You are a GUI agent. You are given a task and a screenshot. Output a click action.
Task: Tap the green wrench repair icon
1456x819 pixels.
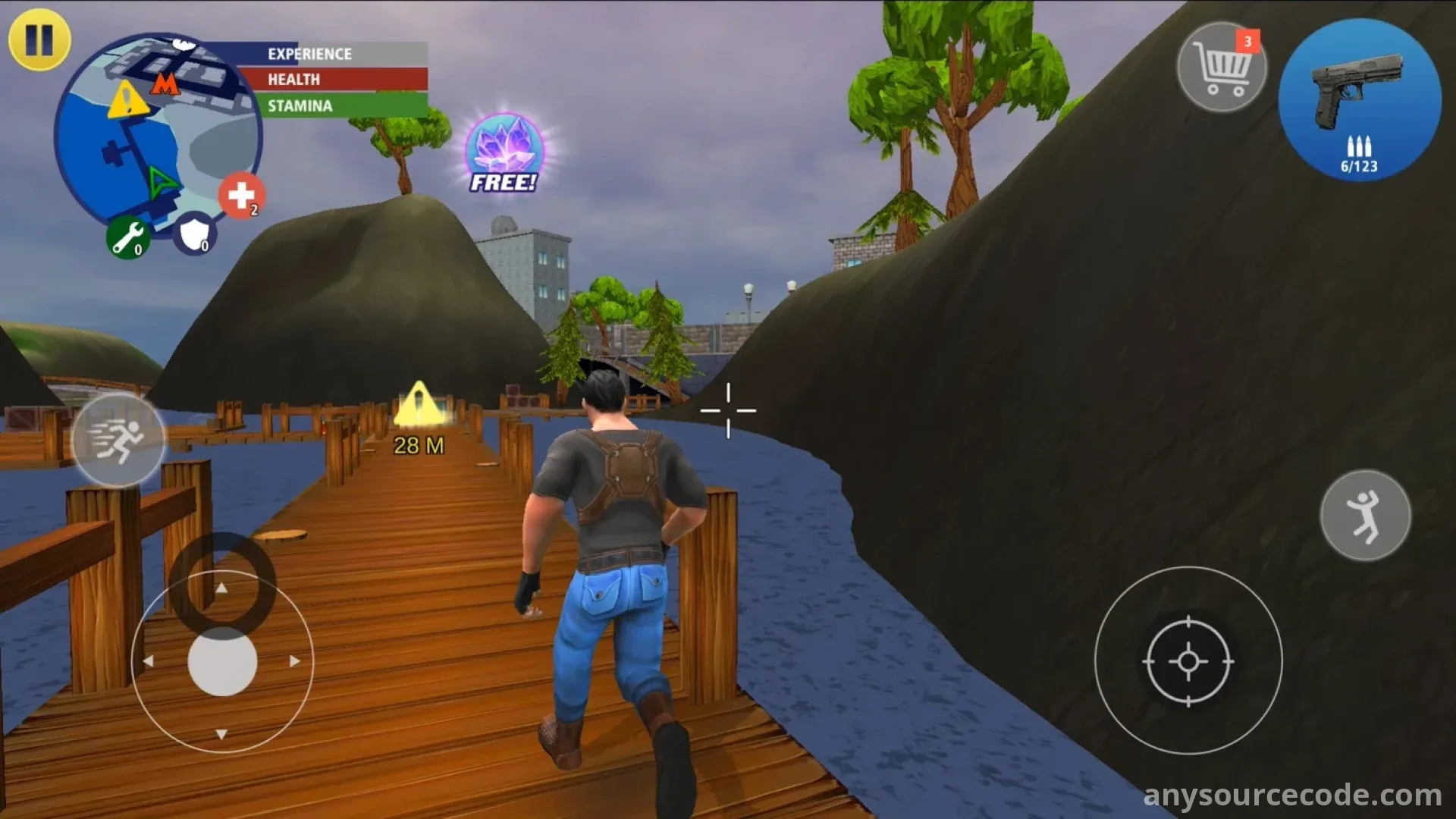click(x=127, y=237)
